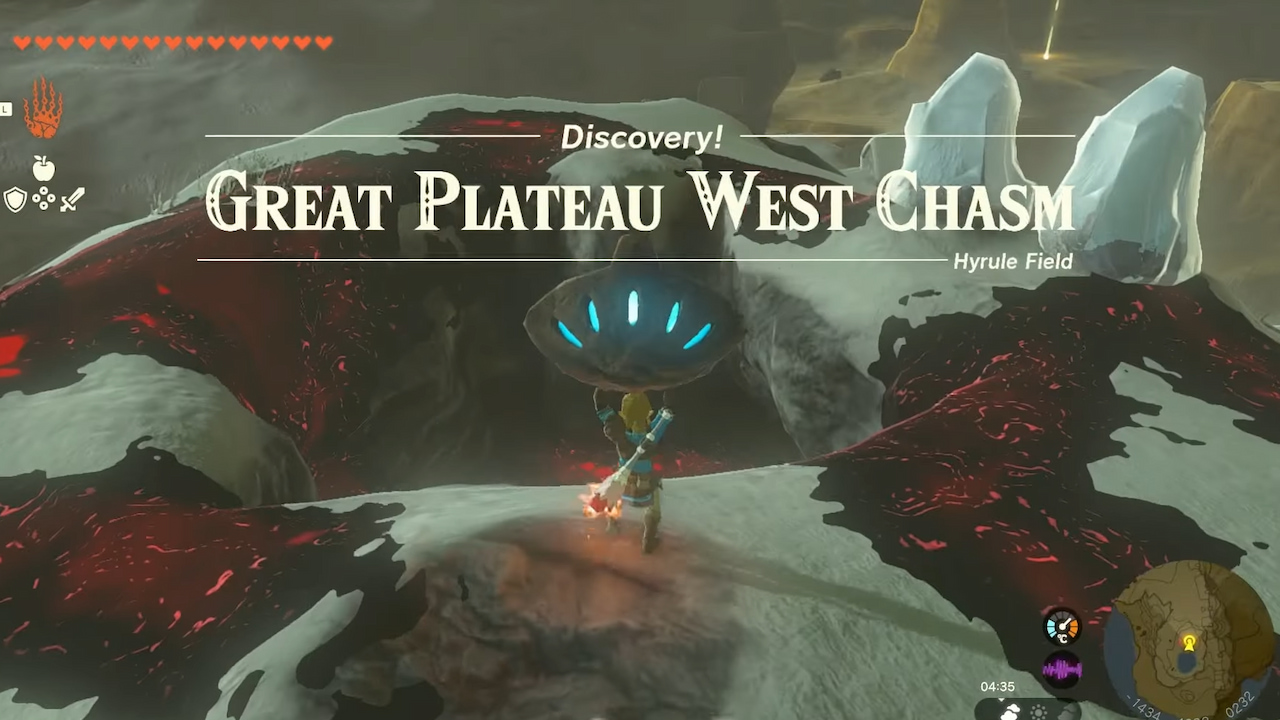This screenshot has width=1280, height=720.
Task: Toggle the temperature gauge display
Action: 1062,627
